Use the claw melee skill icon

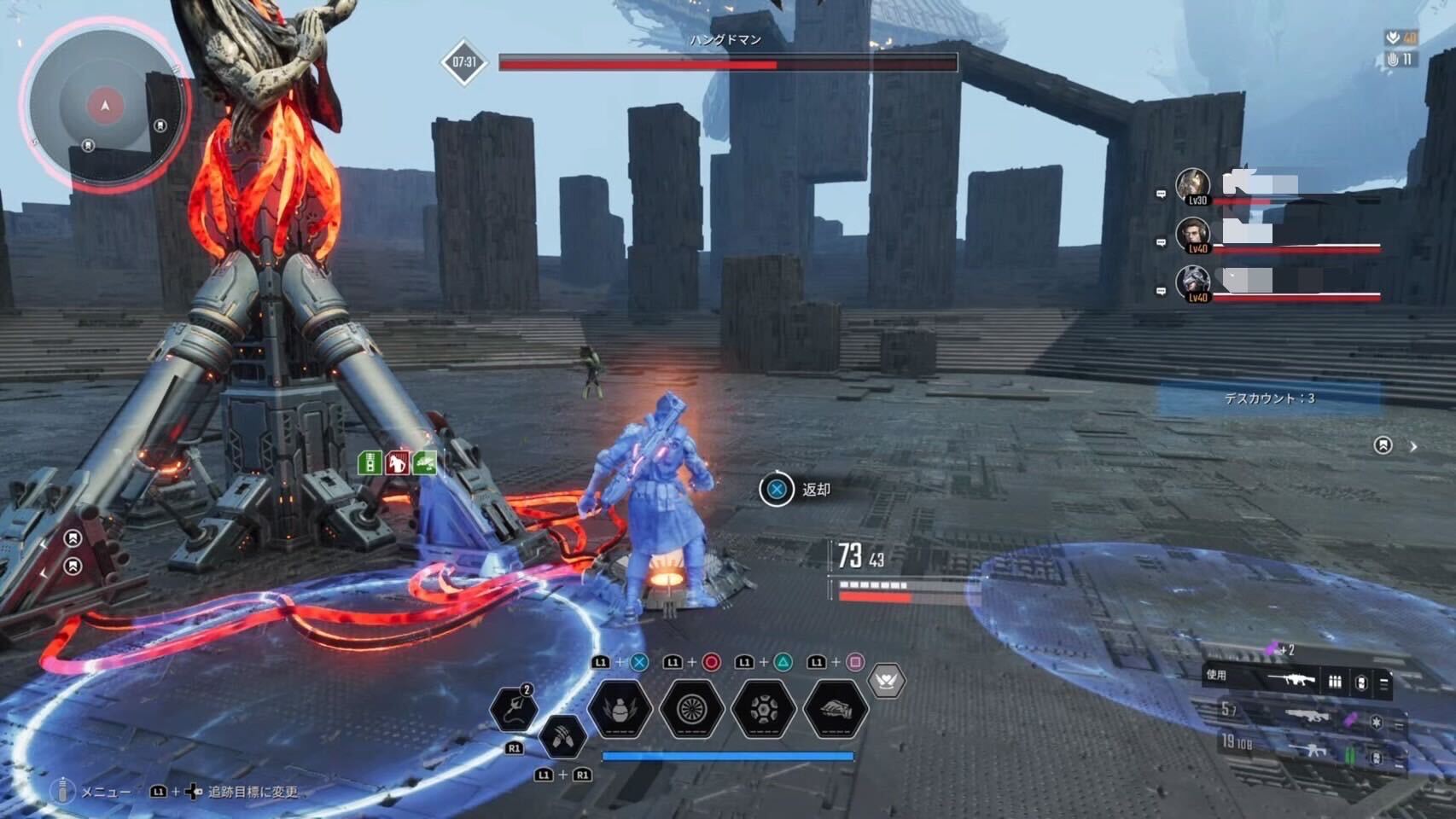(x=562, y=735)
